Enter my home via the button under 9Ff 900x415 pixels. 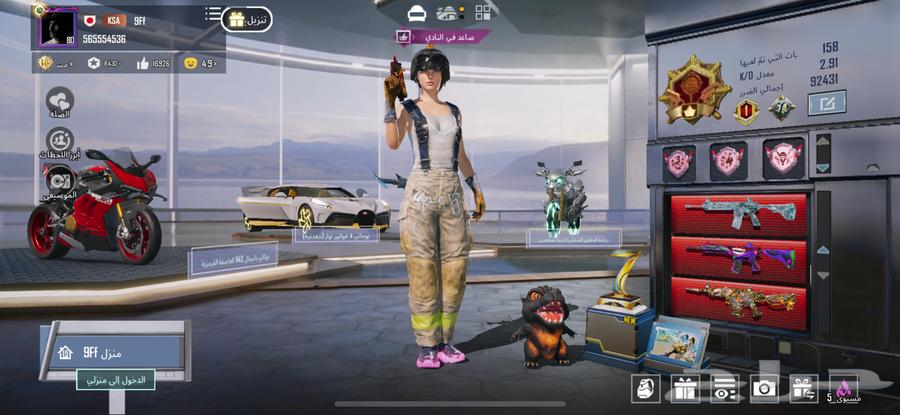116,379
